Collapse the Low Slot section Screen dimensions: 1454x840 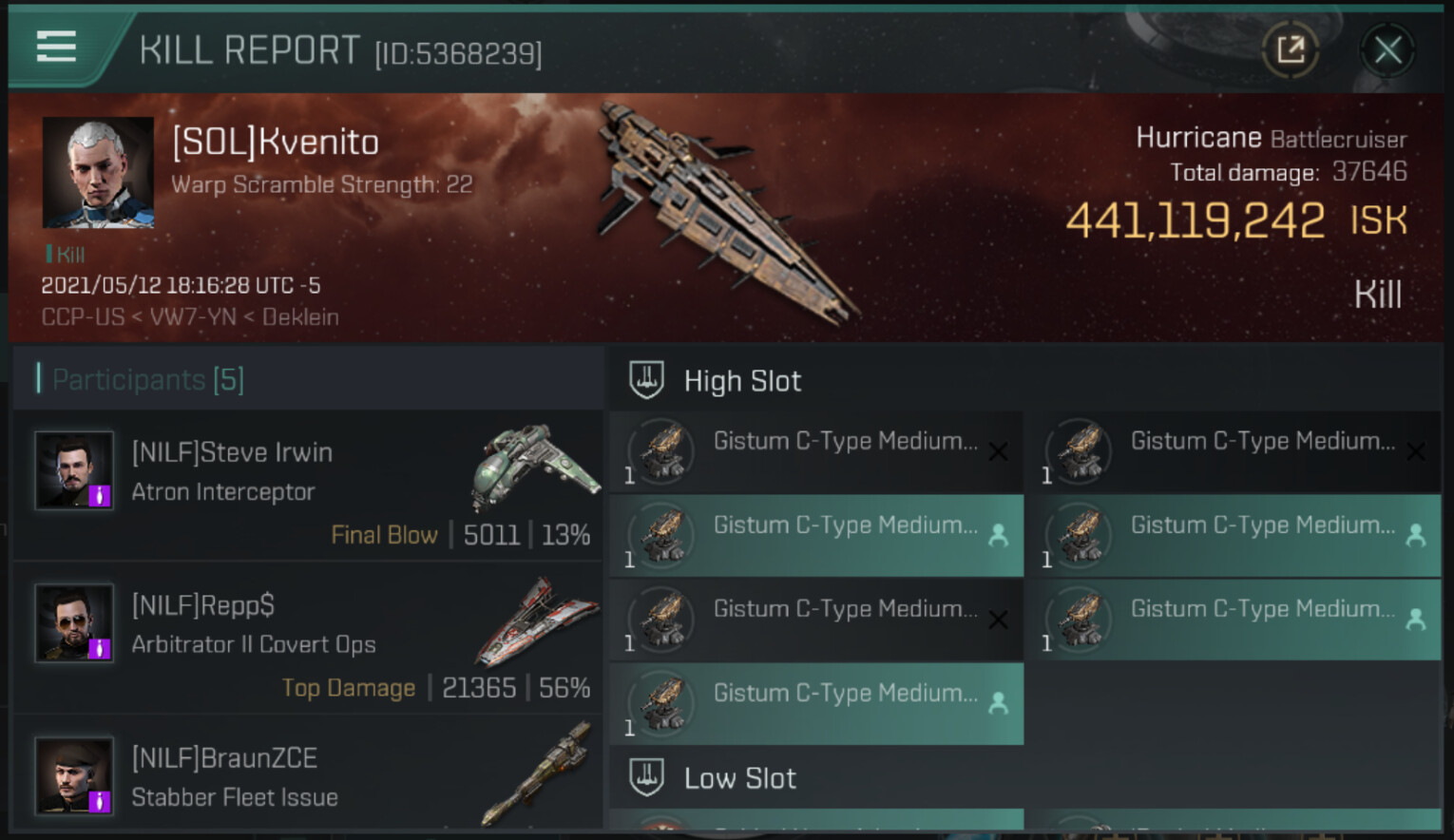739,778
